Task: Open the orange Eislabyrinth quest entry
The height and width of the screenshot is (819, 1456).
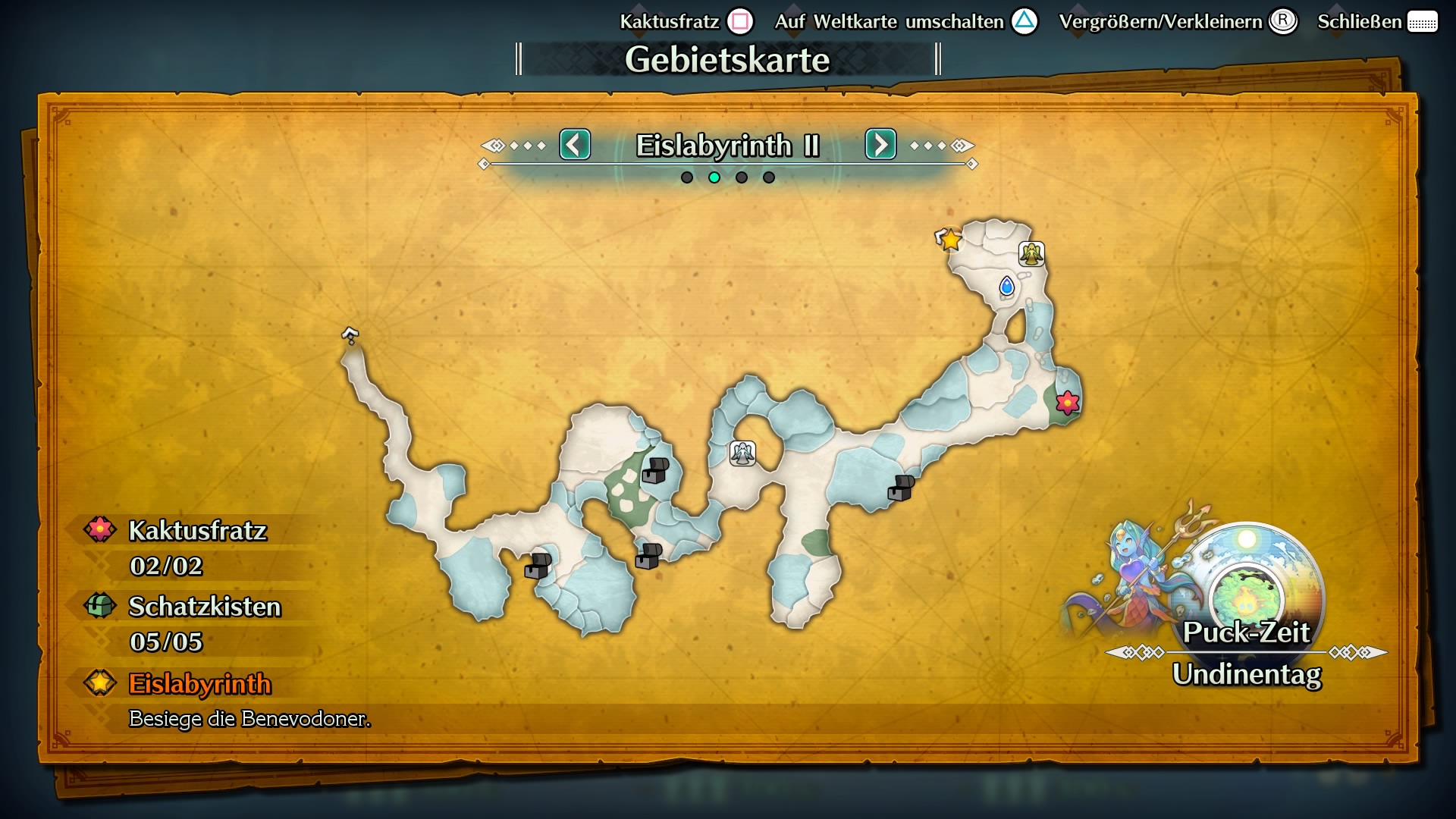Action: [x=200, y=684]
